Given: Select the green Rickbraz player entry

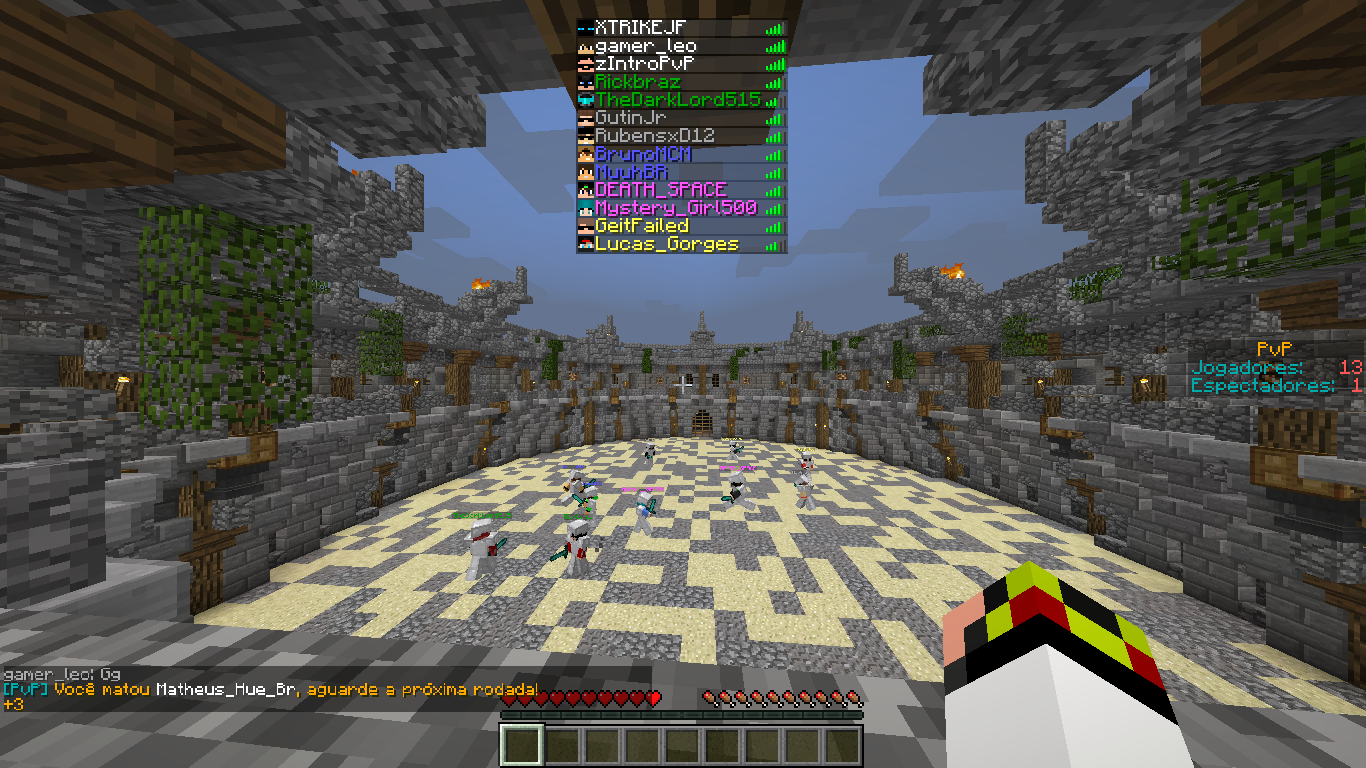Looking at the screenshot, I should tap(638, 83).
